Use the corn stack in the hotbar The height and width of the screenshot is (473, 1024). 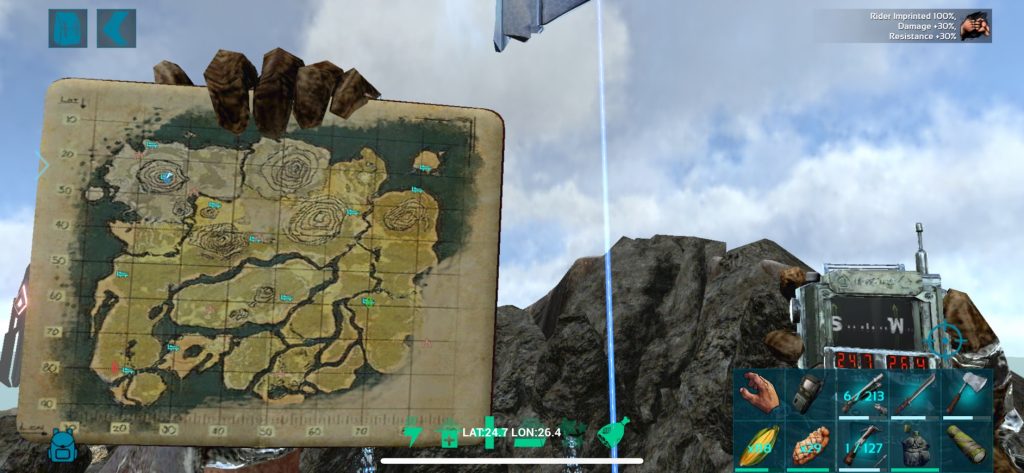point(760,444)
